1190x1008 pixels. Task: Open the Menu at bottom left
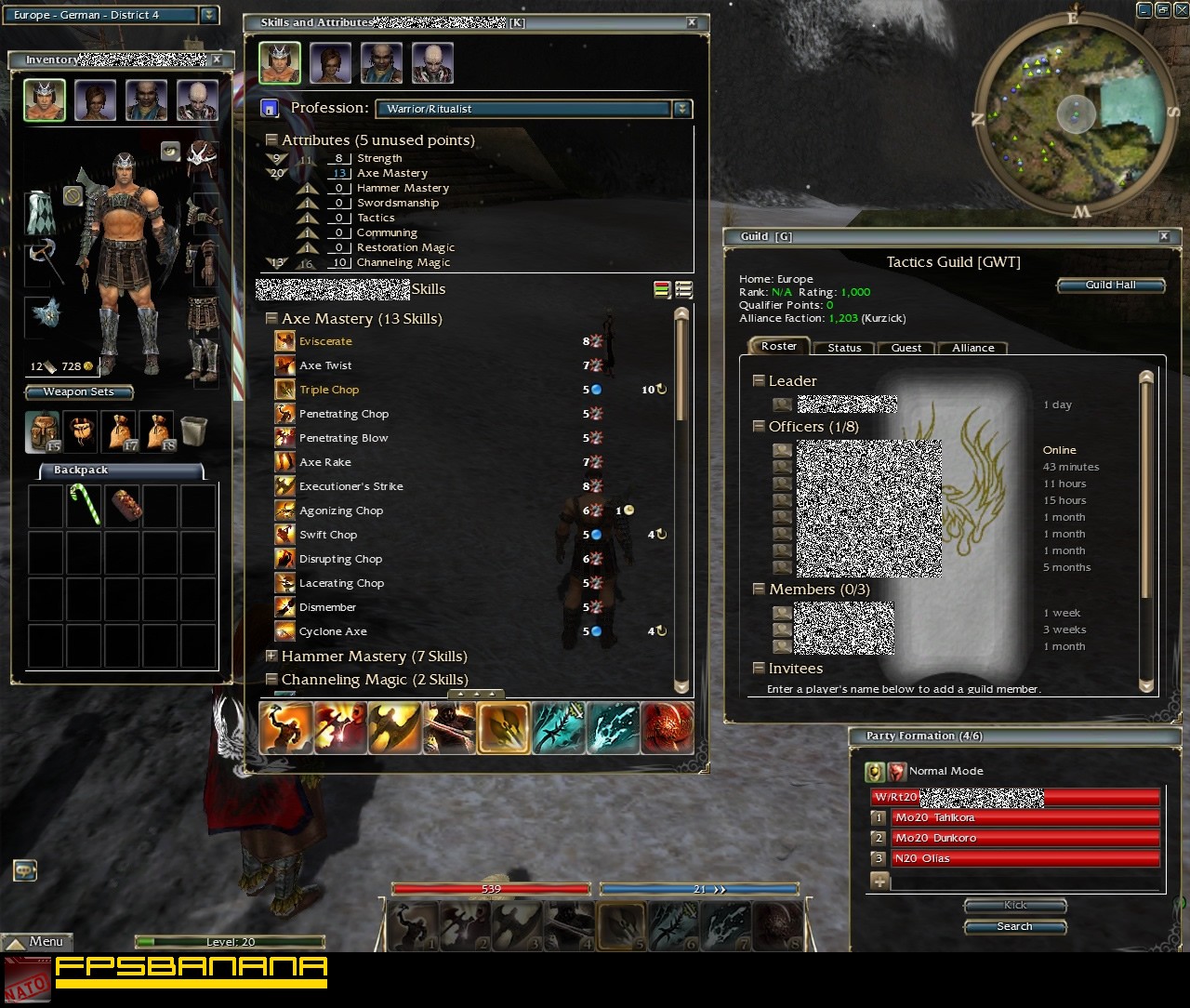tap(37, 941)
